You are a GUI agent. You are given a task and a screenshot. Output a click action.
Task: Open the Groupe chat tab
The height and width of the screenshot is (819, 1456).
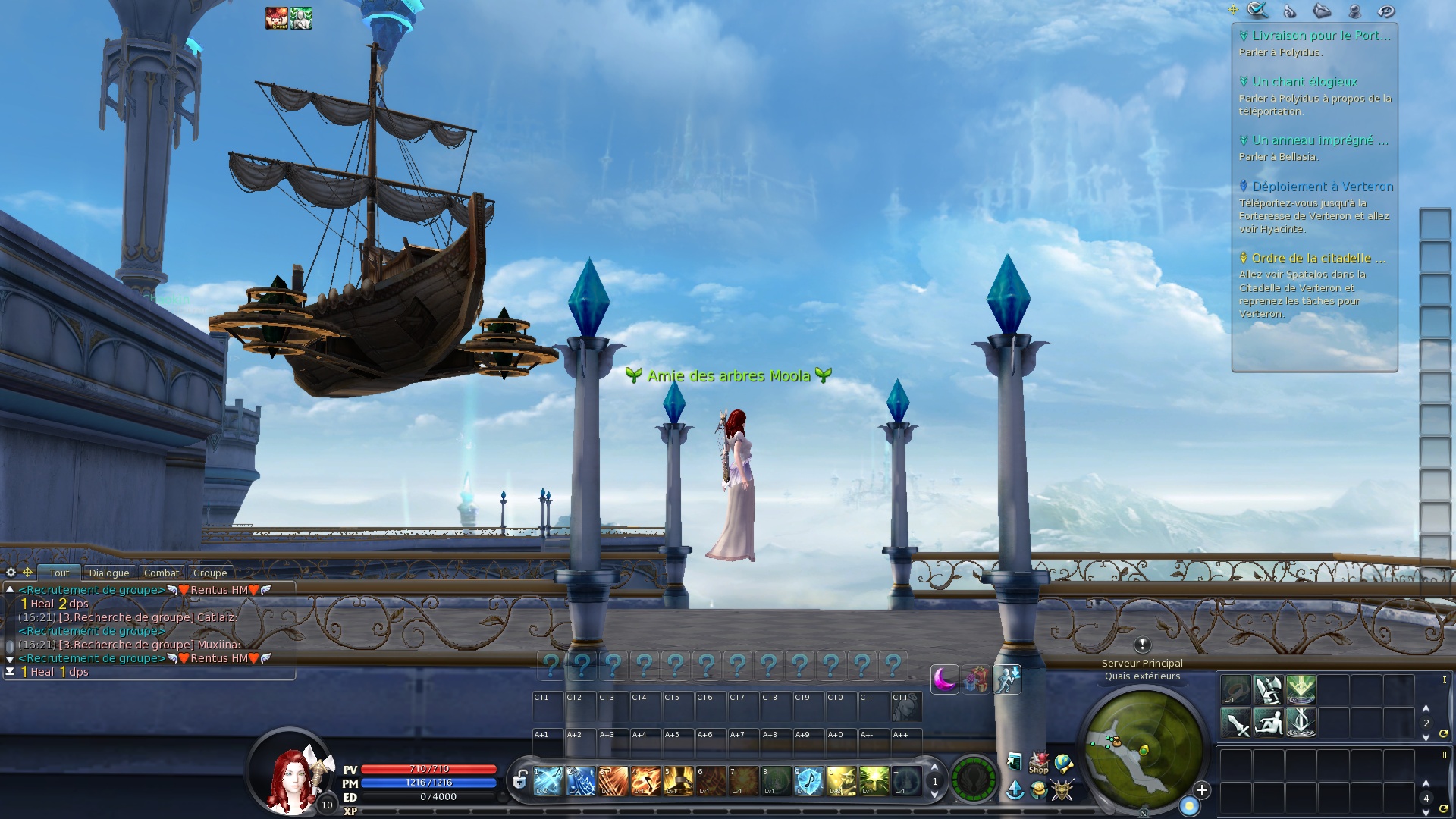click(x=210, y=573)
